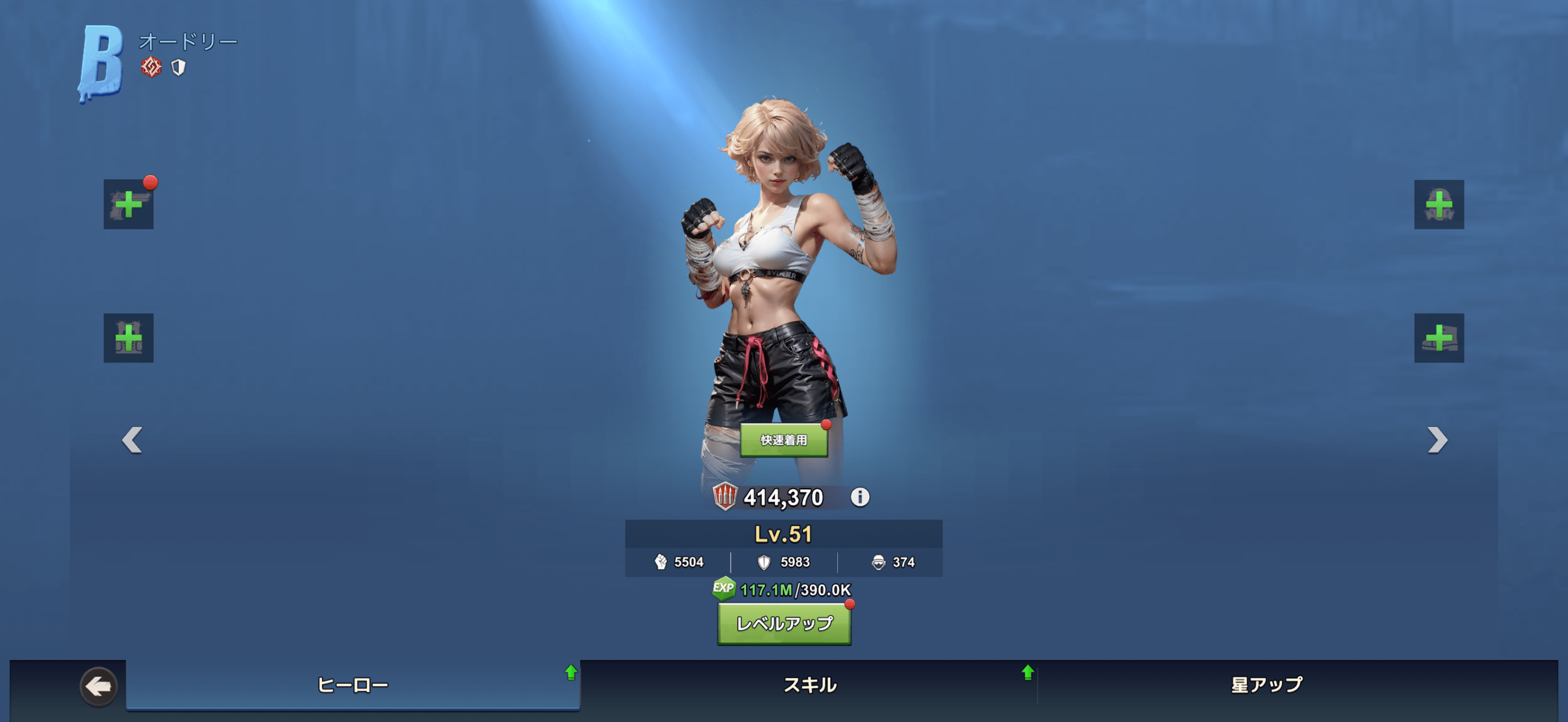This screenshot has width=1568, height=722.
Task: Go back with the arrow button
Action: click(99, 686)
